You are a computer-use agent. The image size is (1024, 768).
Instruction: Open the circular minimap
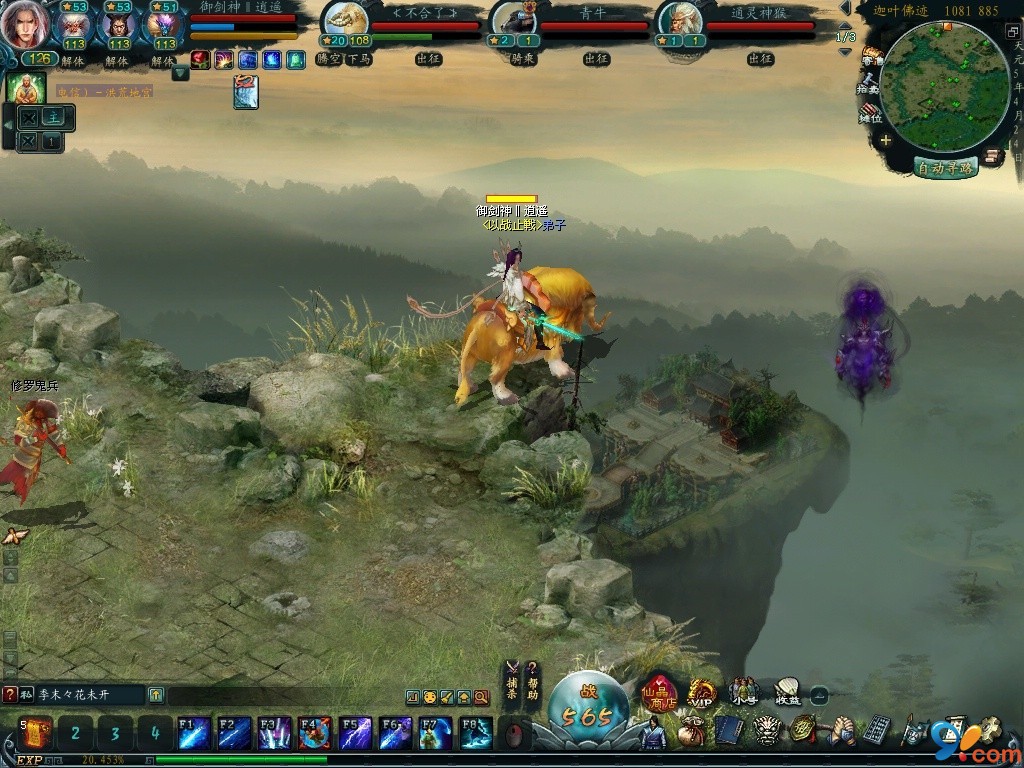(x=931, y=85)
